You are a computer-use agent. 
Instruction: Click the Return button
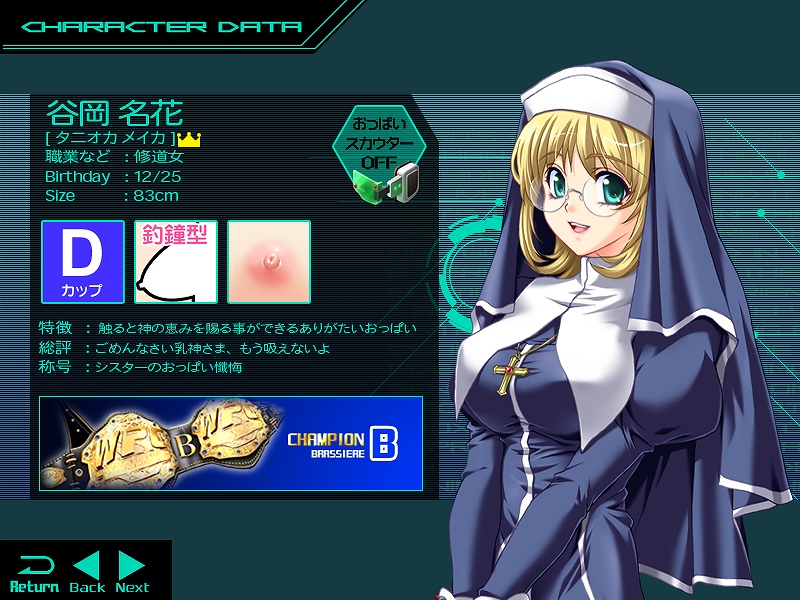pyautogui.click(x=34, y=573)
